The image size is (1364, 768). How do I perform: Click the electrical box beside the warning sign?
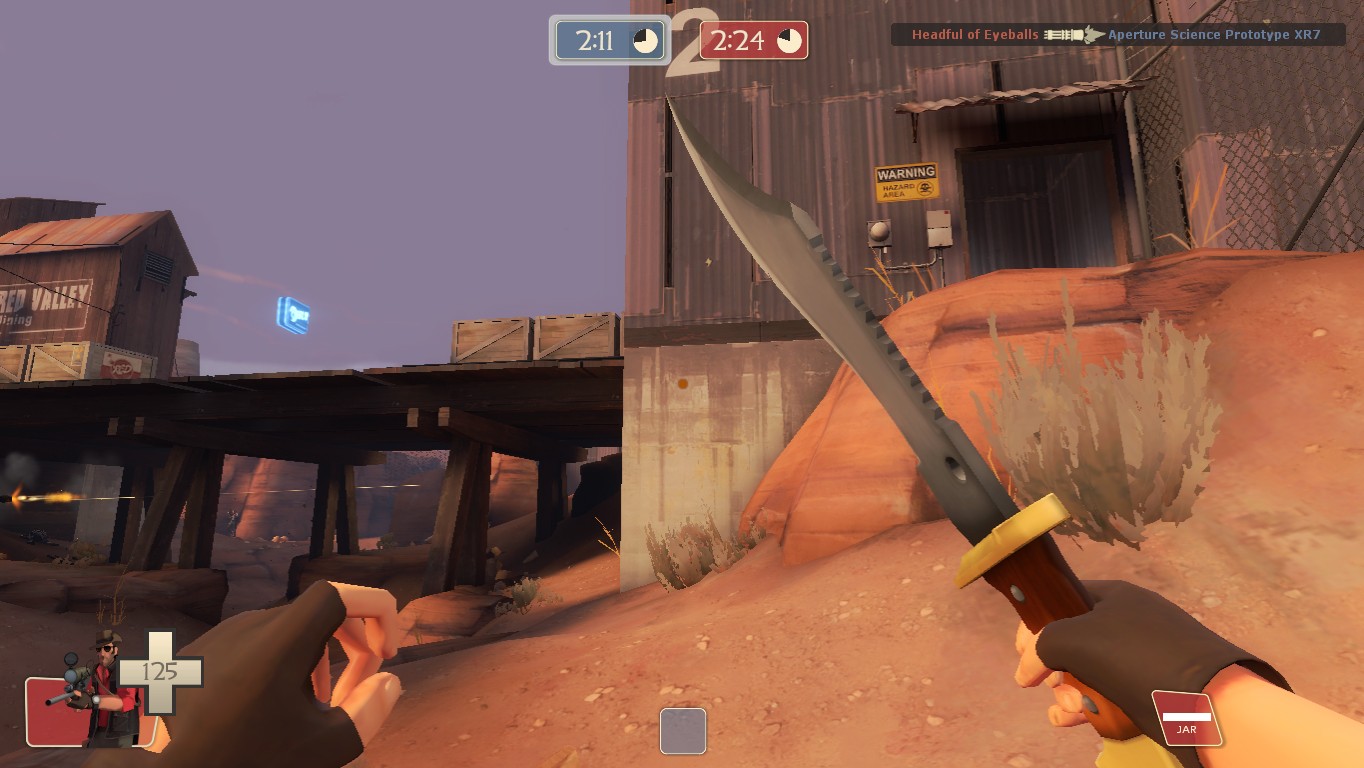939,230
